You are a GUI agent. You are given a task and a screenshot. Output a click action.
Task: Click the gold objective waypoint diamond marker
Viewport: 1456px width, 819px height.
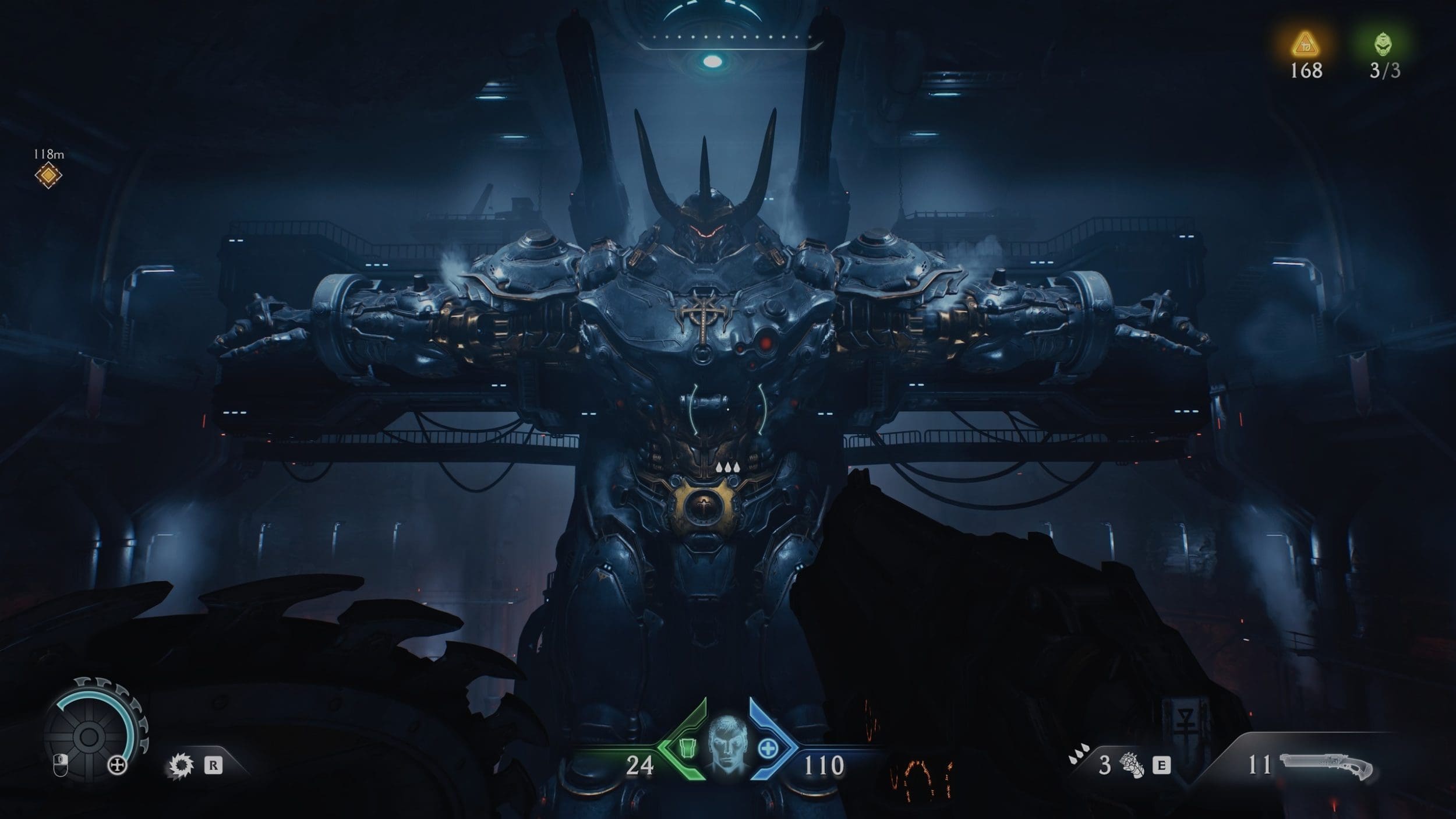click(x=48, y=175)
